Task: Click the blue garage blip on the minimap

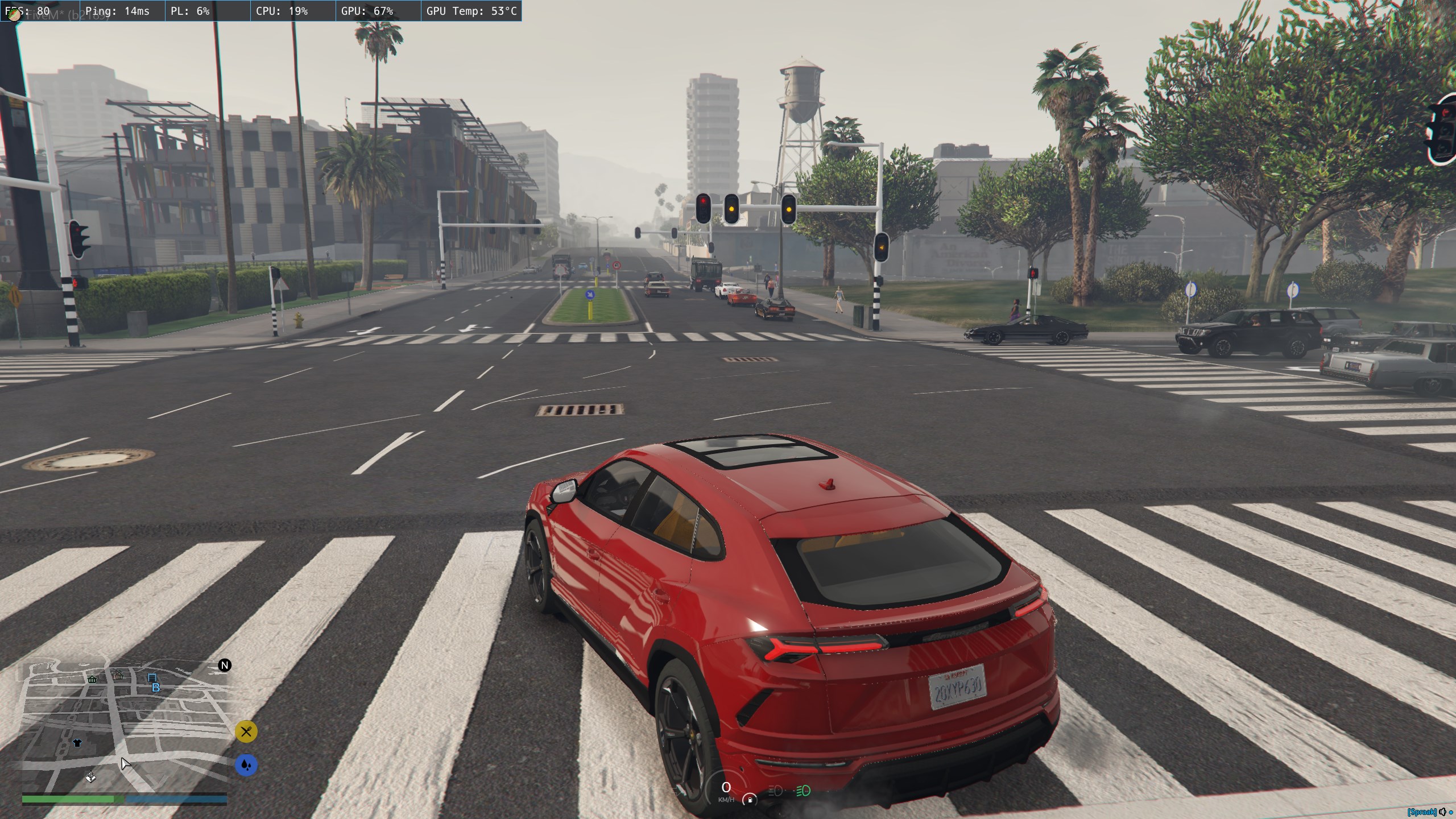Action: (x=152, y=677)
